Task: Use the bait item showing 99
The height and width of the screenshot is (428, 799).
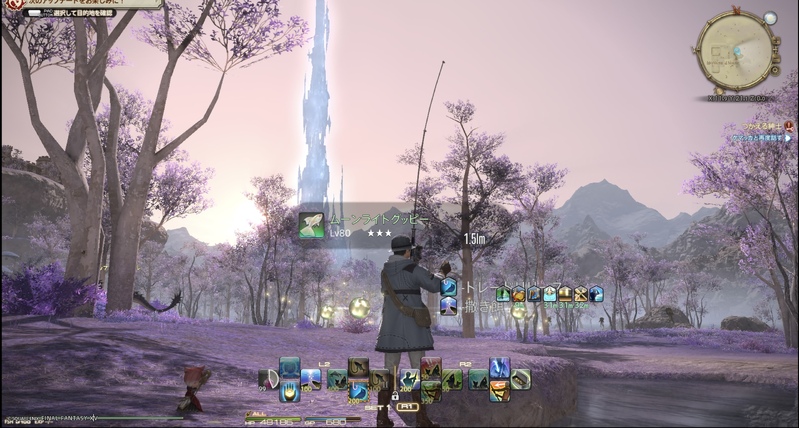Action: coord(268,379)
